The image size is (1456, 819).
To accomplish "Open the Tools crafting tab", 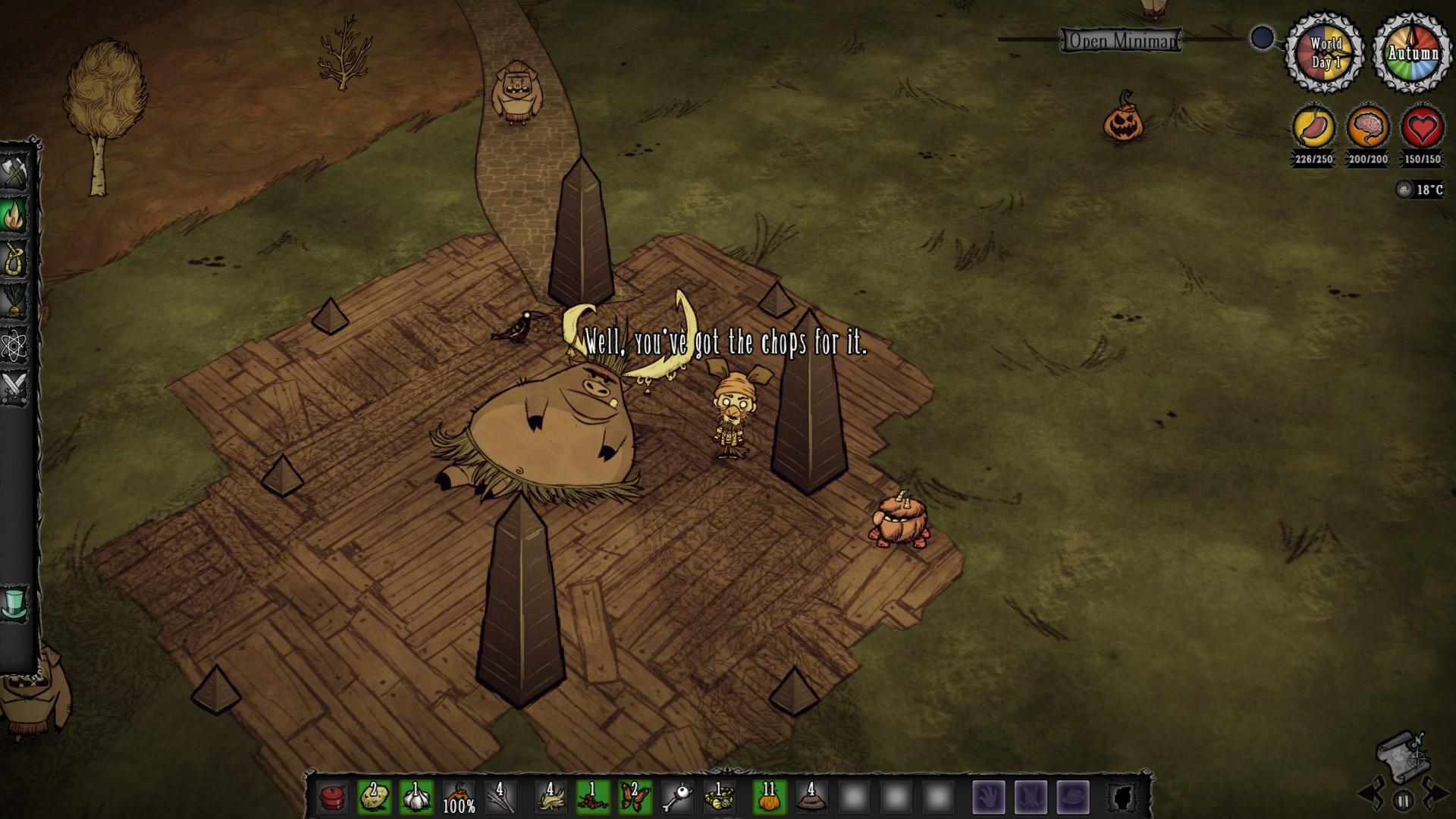I will (15, 172).
